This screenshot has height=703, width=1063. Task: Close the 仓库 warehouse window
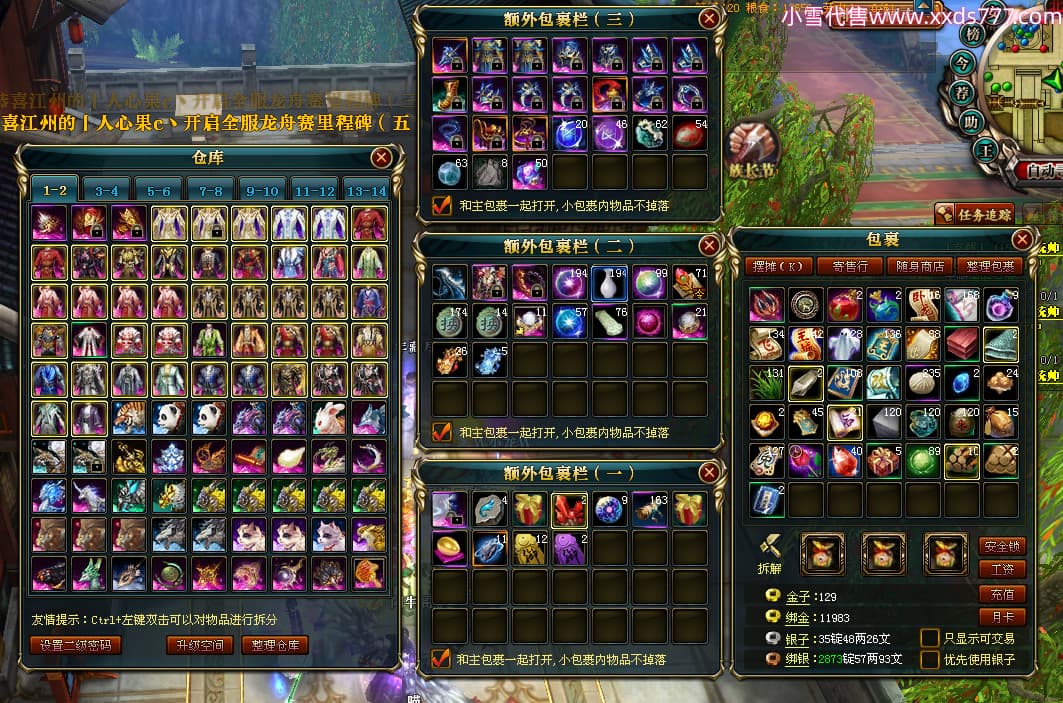click(x=381, y=157)
